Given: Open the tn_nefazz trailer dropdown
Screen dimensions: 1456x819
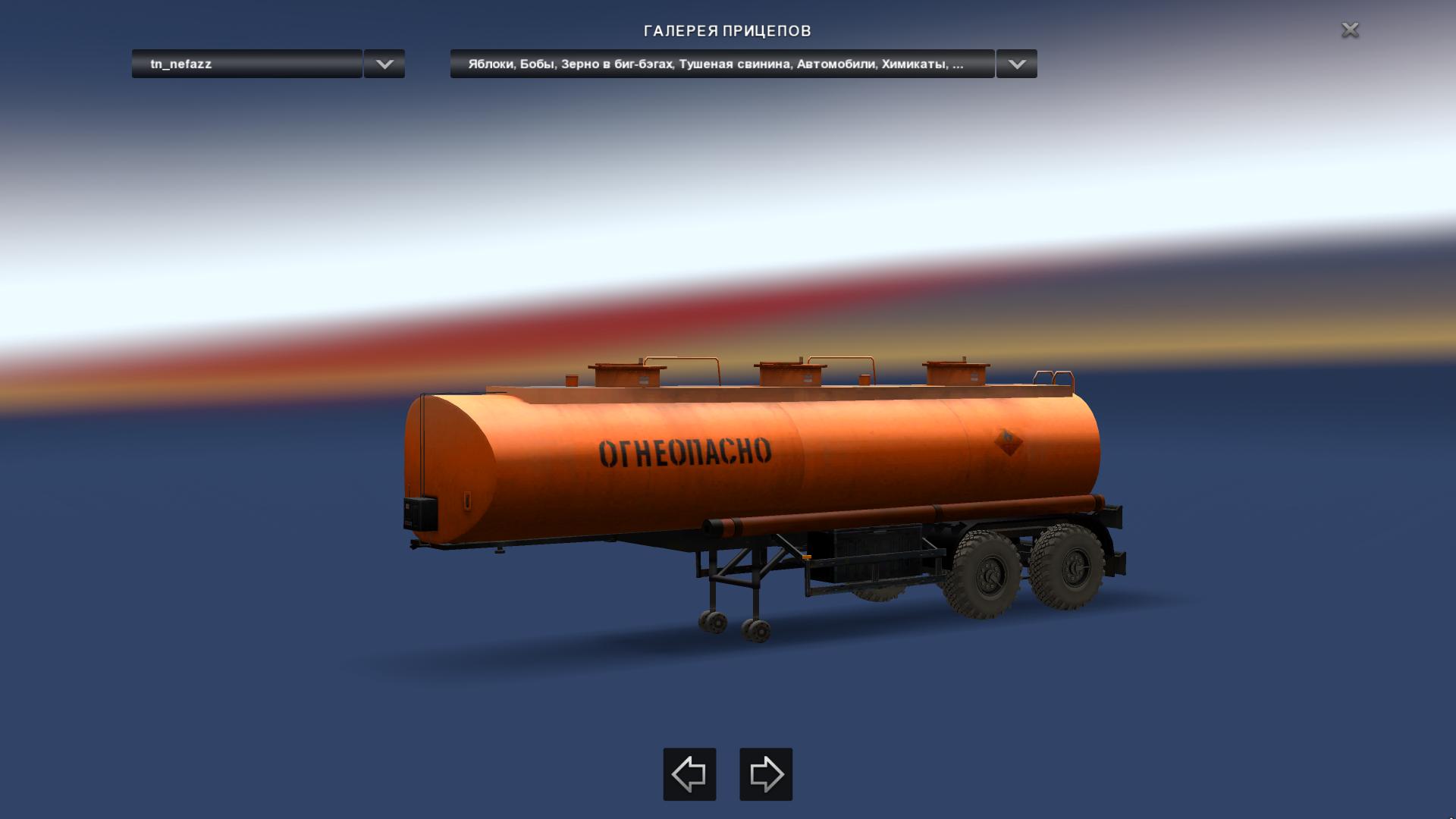Looking at the screenshot, I should pos(246,64).
